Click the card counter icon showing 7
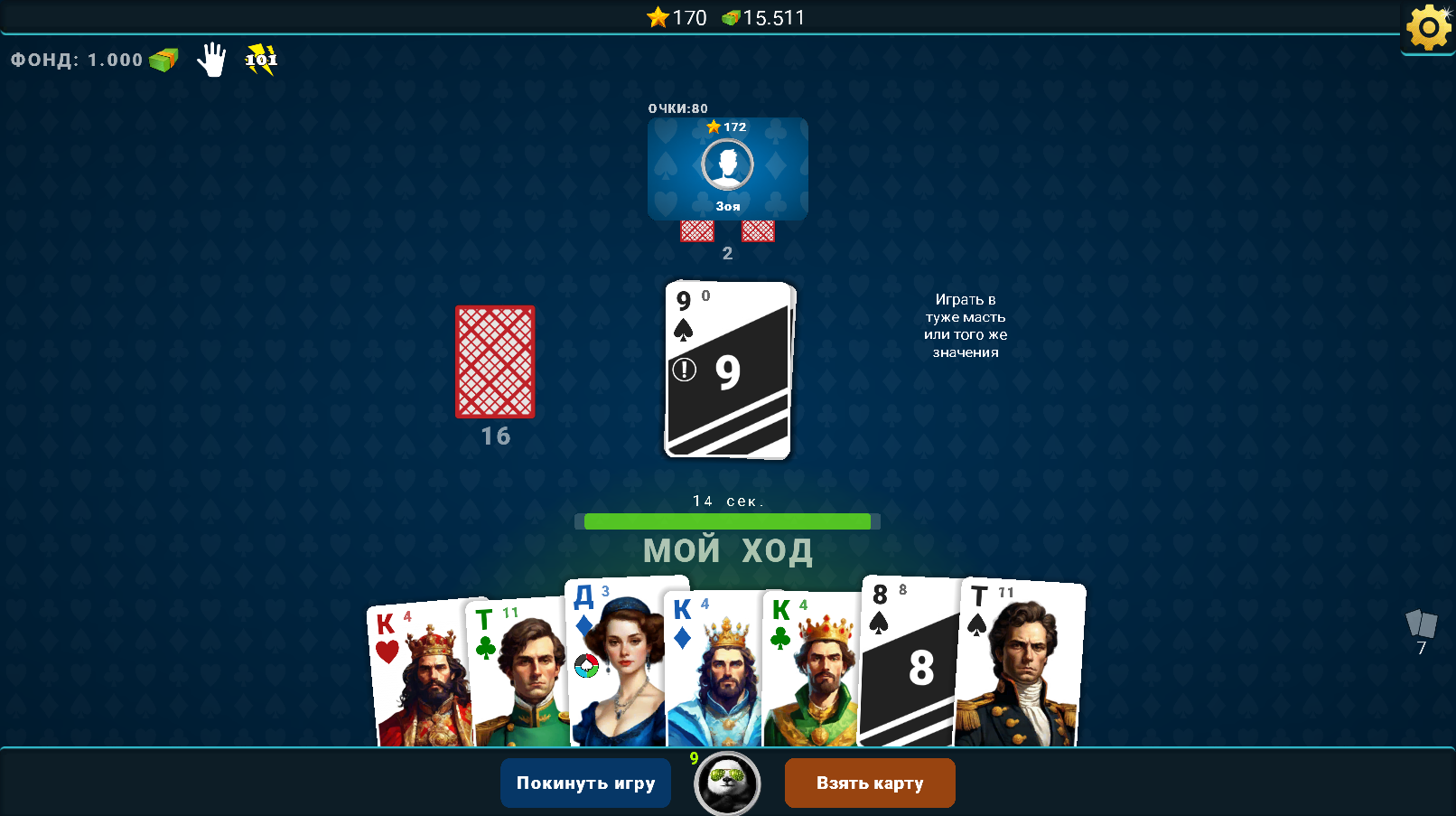Viewport: 1456px width, 816px height. [1420, 624]
